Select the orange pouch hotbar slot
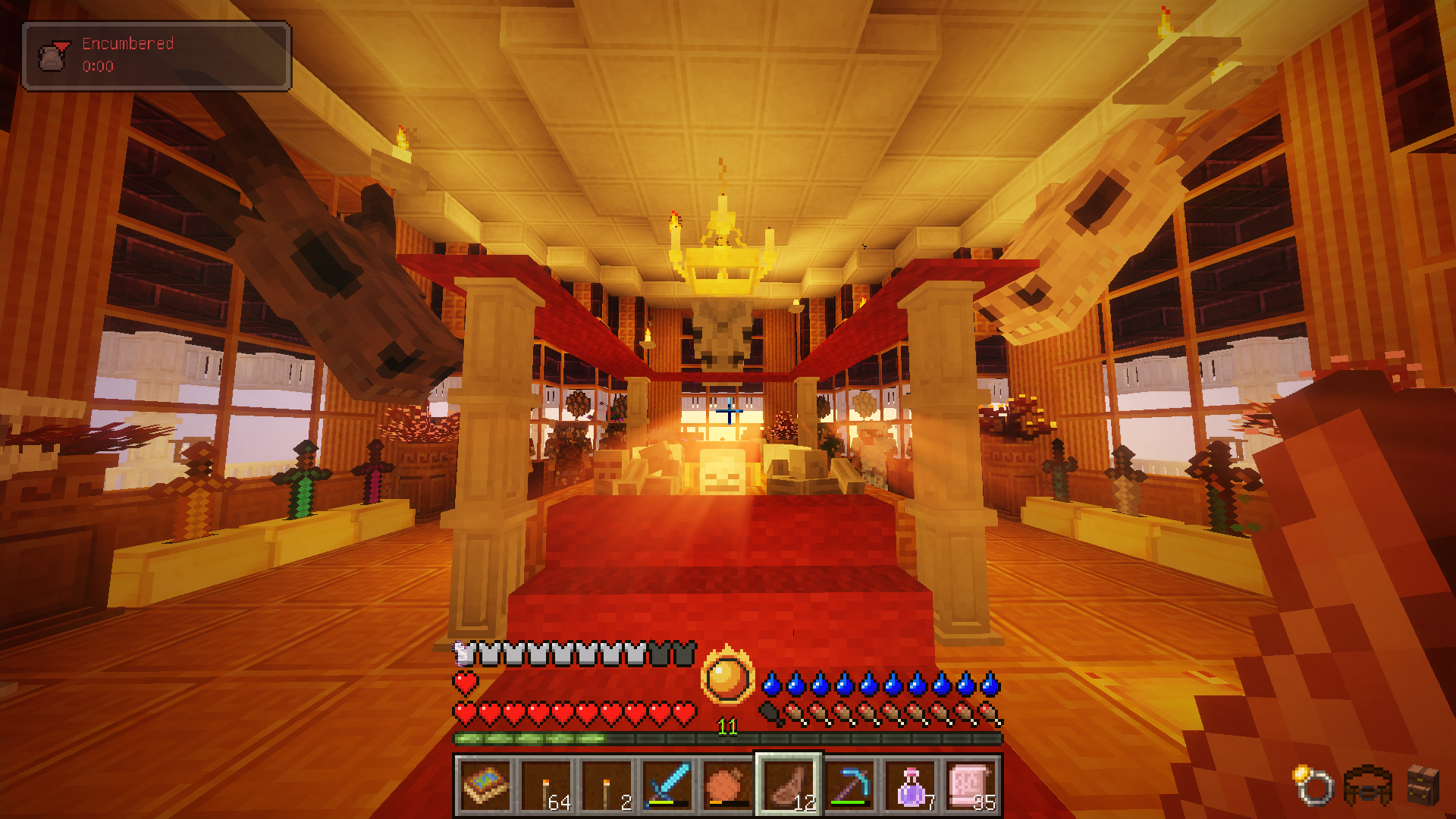This screenshot has height=819, width=1456. point(728,786)
